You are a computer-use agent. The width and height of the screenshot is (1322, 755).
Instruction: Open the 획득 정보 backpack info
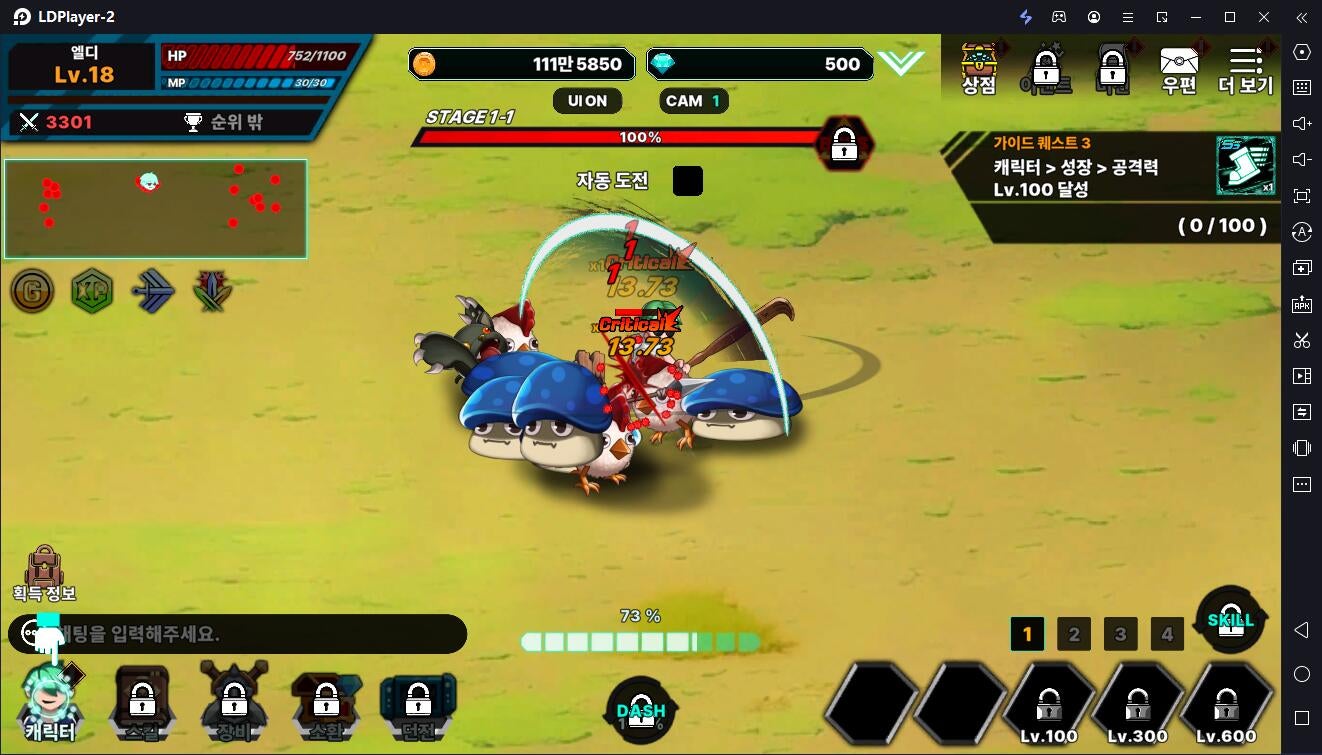(x=44, y=573)
